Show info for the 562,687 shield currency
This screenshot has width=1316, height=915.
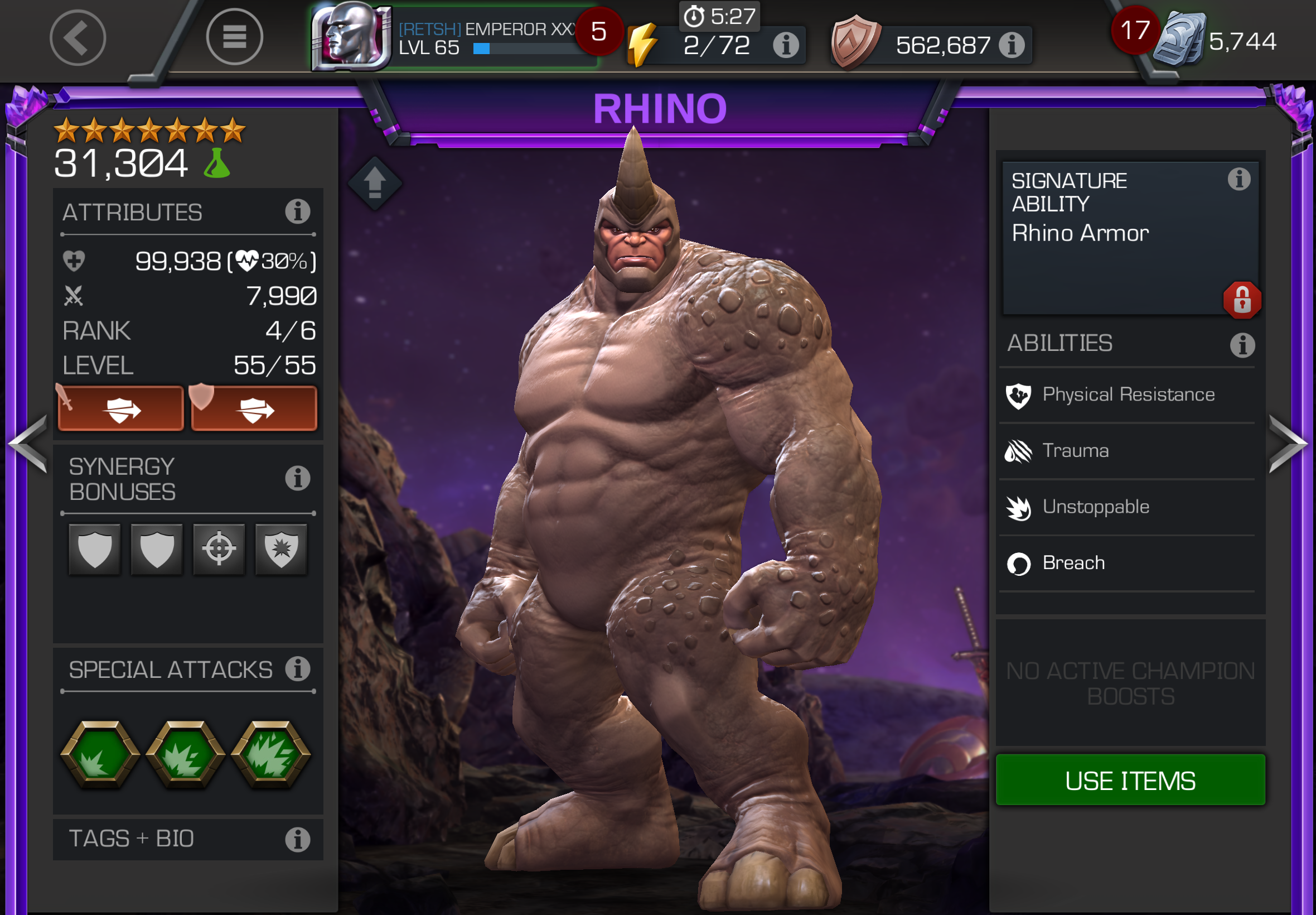1012,45
